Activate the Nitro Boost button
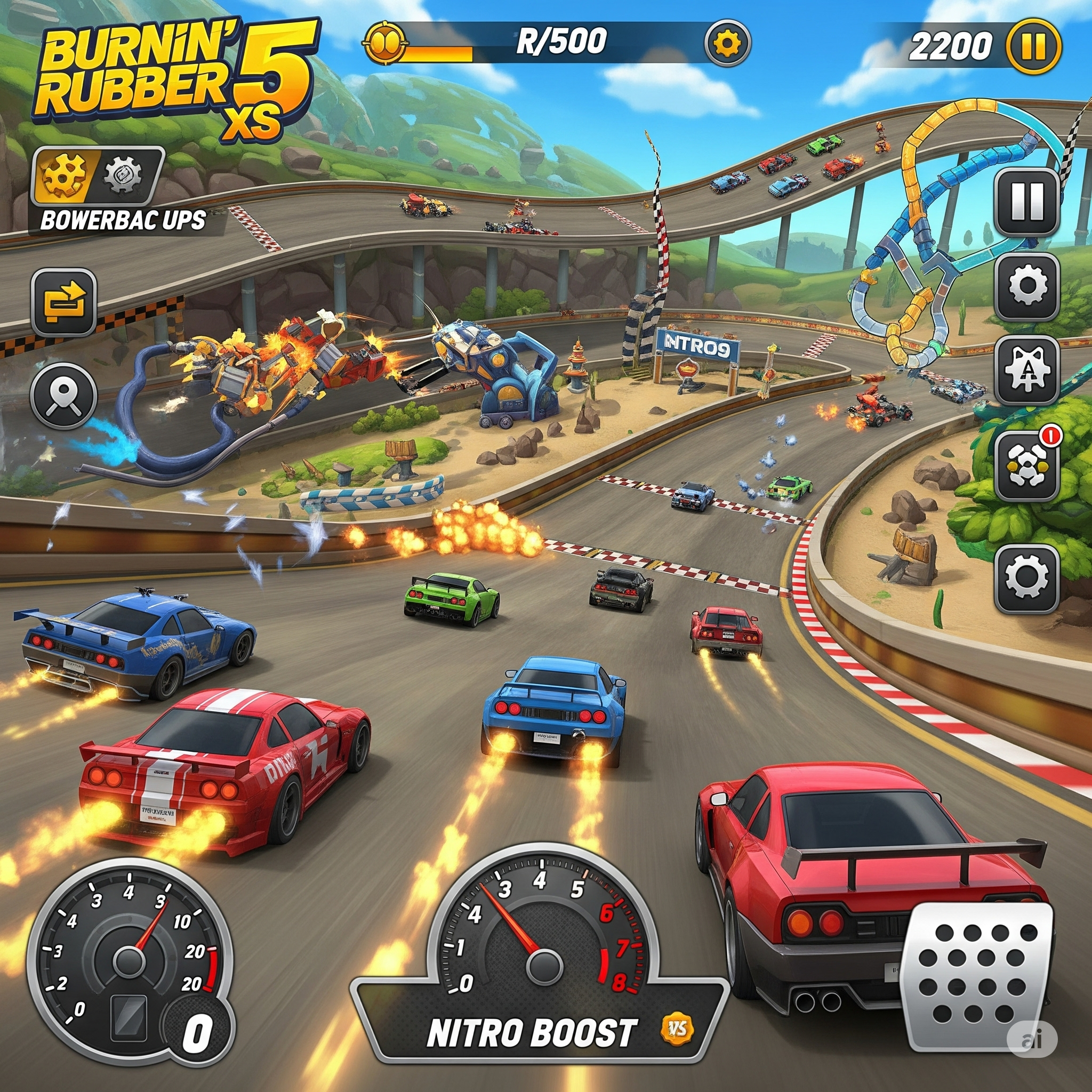The height and width of the screenshot is (1092, 1092). coord(531,1032)
